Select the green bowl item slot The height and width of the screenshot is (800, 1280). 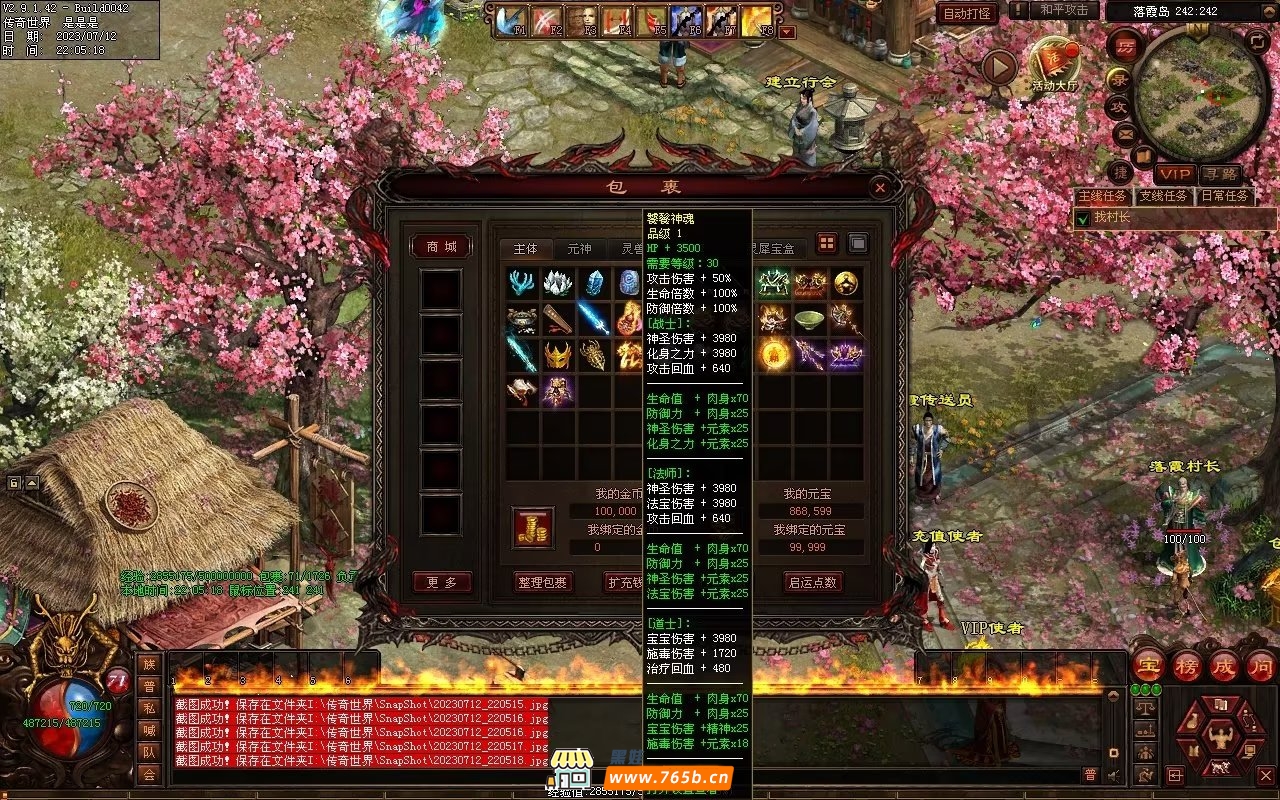tap(809, 319)
